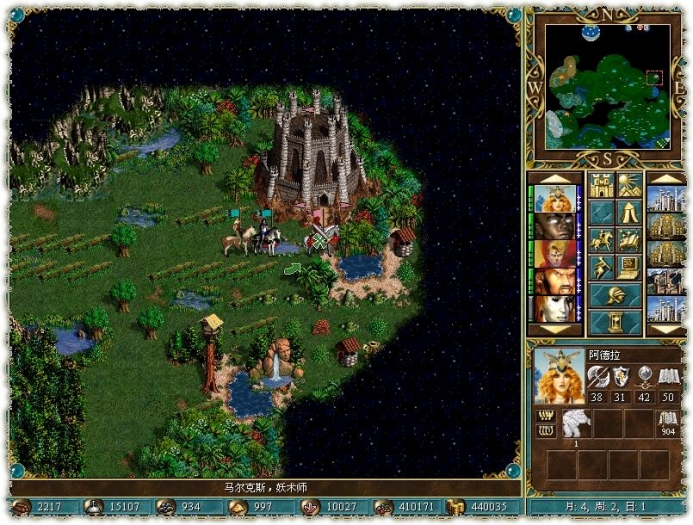This screenshot has width=693, height=525.
Task: Click the tent sleep/wake hero button
Action: [x=630, y=212]
